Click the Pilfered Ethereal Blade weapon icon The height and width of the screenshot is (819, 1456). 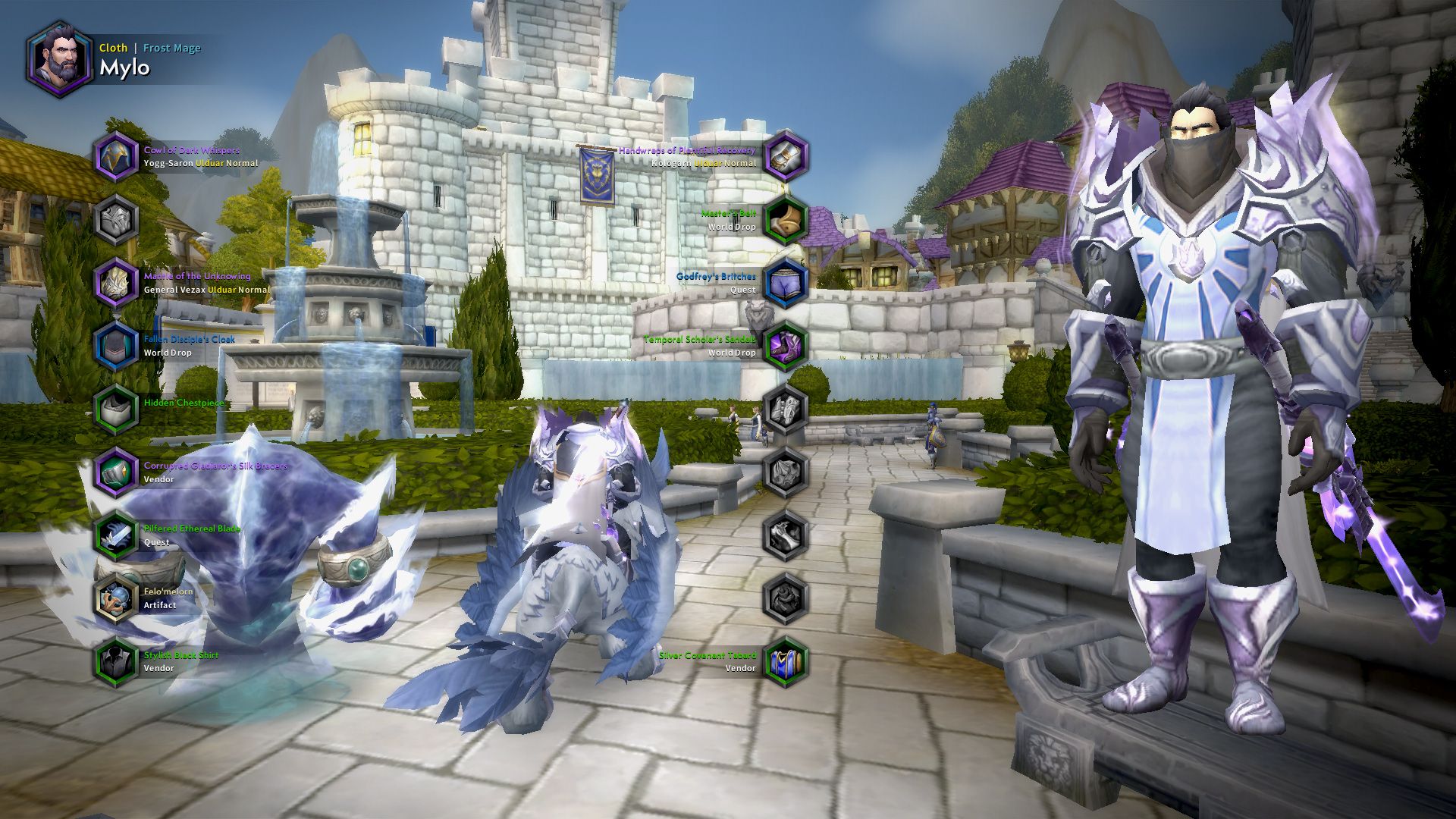pos(115,535)
